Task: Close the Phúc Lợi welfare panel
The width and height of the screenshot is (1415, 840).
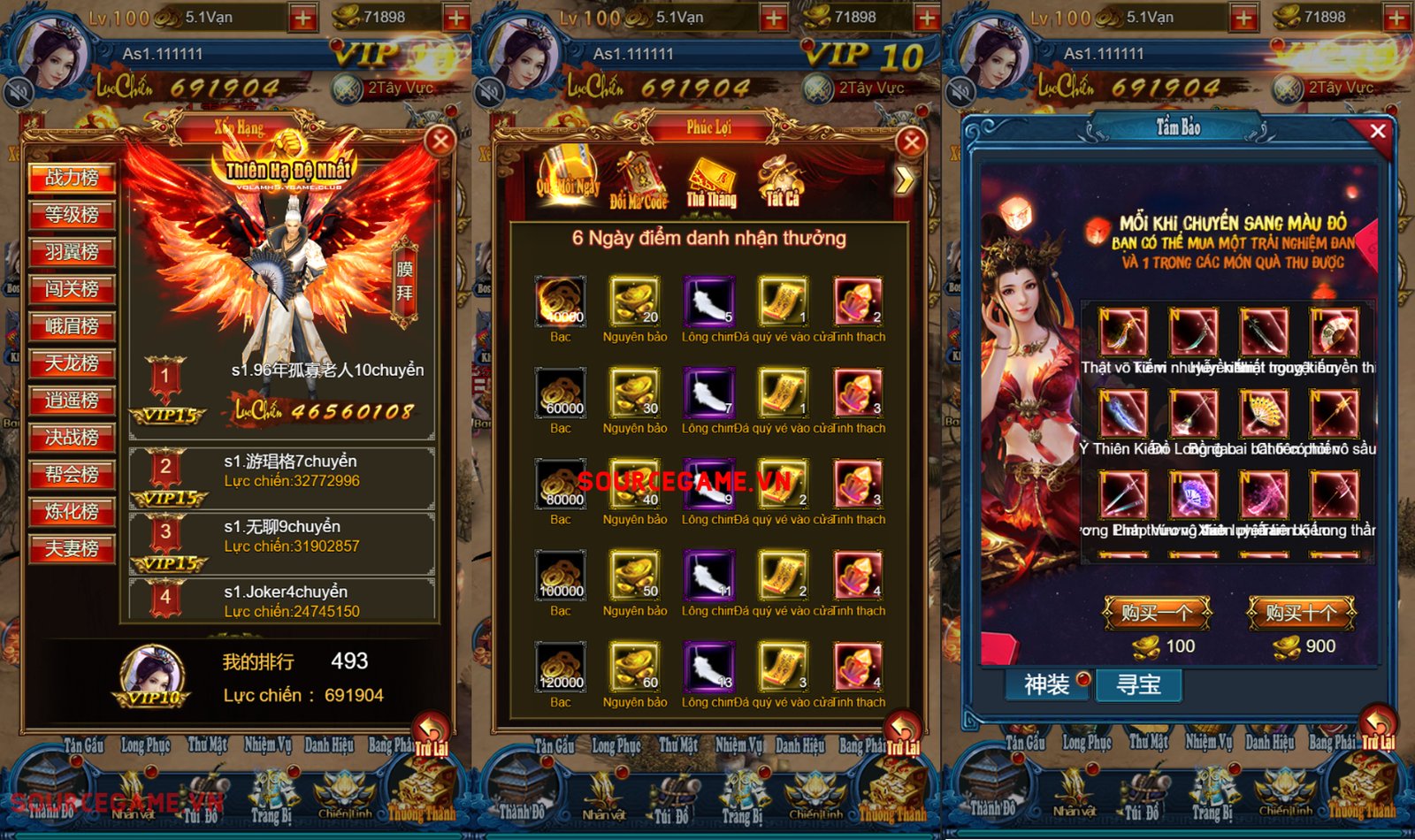Action: (911, 141)
